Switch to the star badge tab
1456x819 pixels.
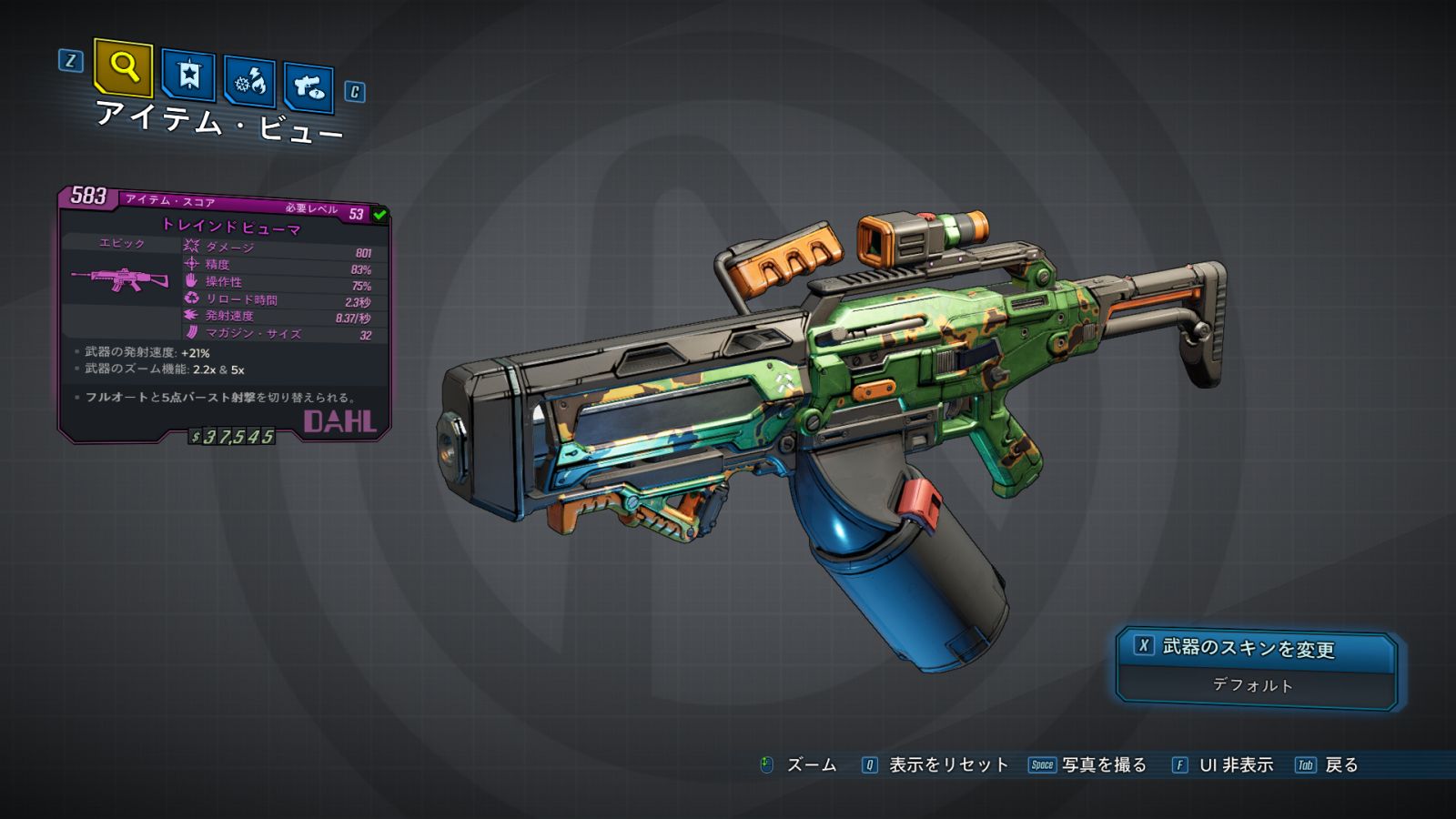[188, 75]
